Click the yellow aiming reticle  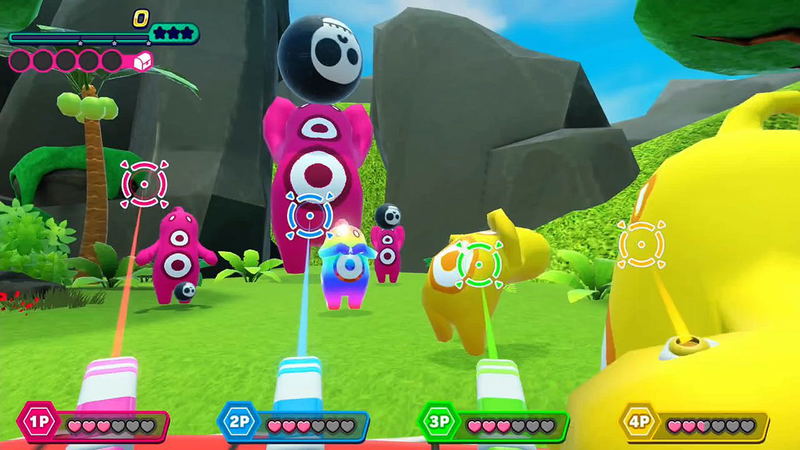[x=640, y=242]
